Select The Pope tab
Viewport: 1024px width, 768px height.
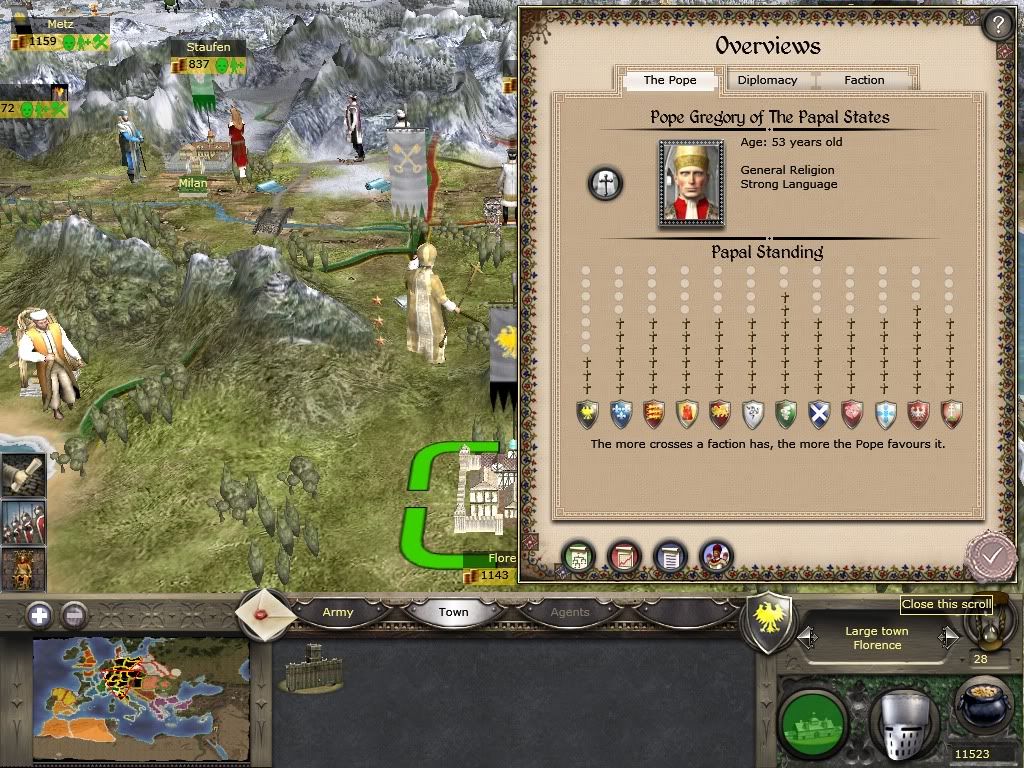pyautogui.click(x=669, y=80)
